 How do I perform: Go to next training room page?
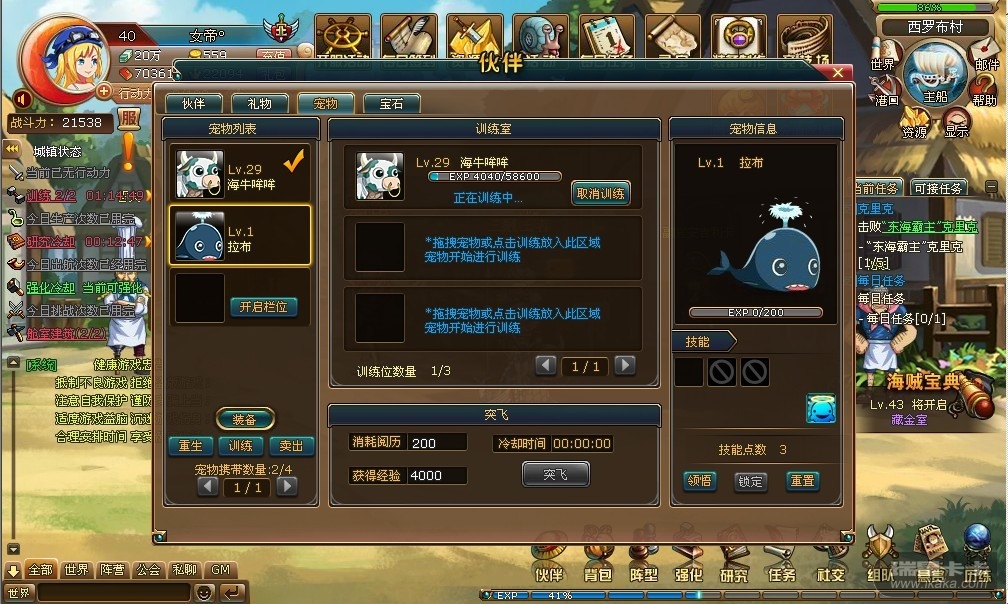625,366
